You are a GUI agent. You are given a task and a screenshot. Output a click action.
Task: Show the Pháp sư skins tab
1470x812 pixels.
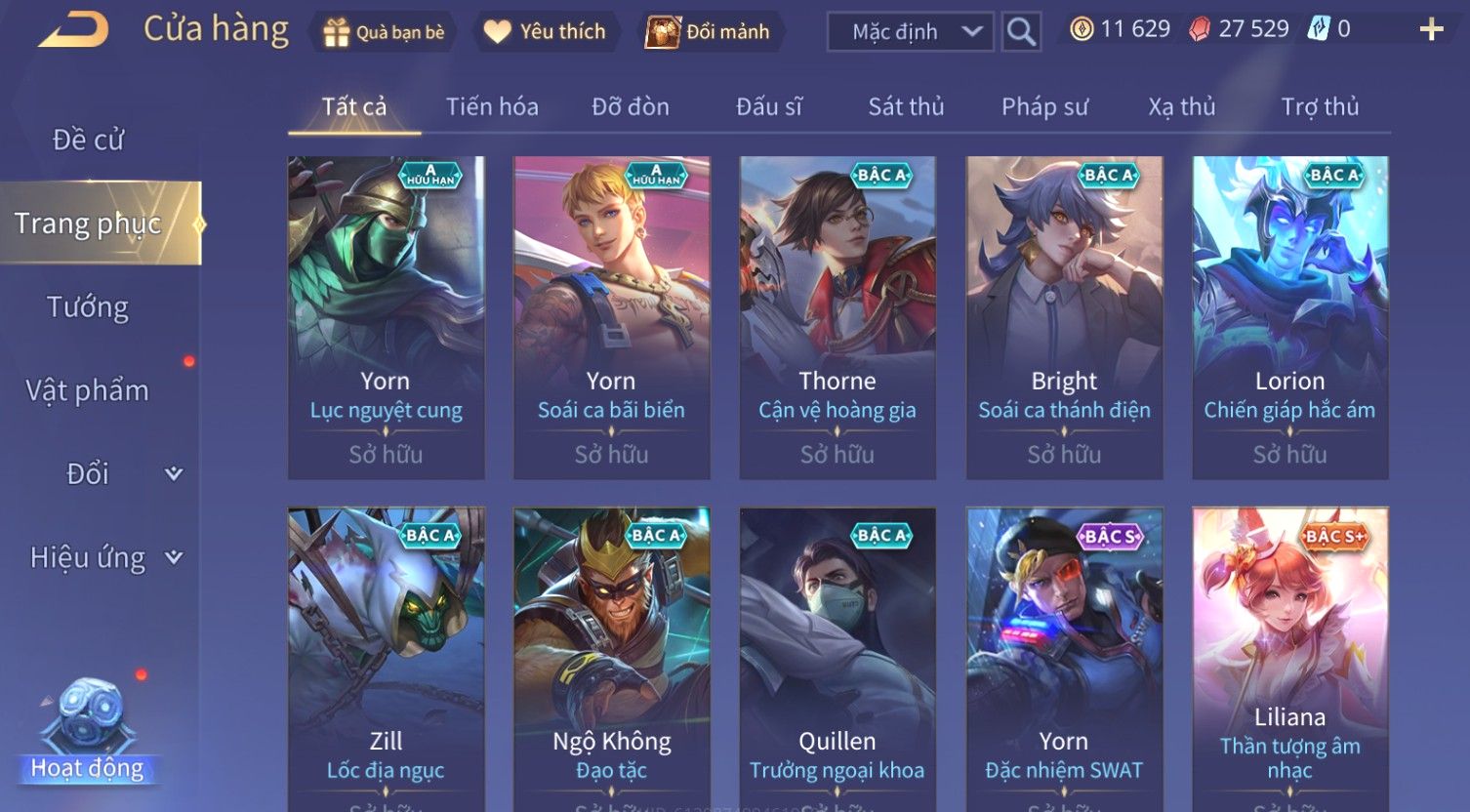point(1044,106)
